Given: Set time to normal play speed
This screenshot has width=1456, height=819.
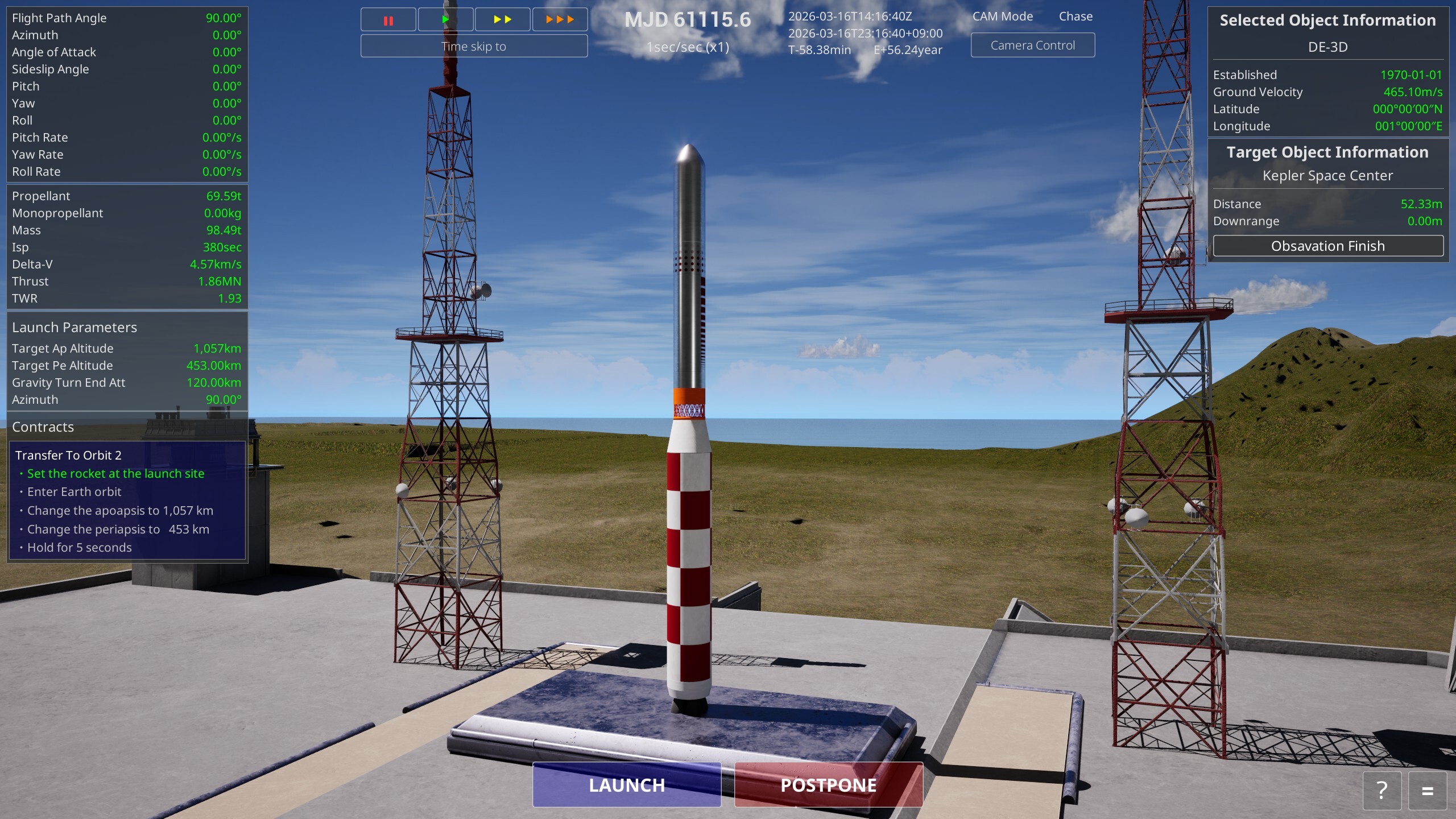Looking at the screenshot, I should pos(445,20).
